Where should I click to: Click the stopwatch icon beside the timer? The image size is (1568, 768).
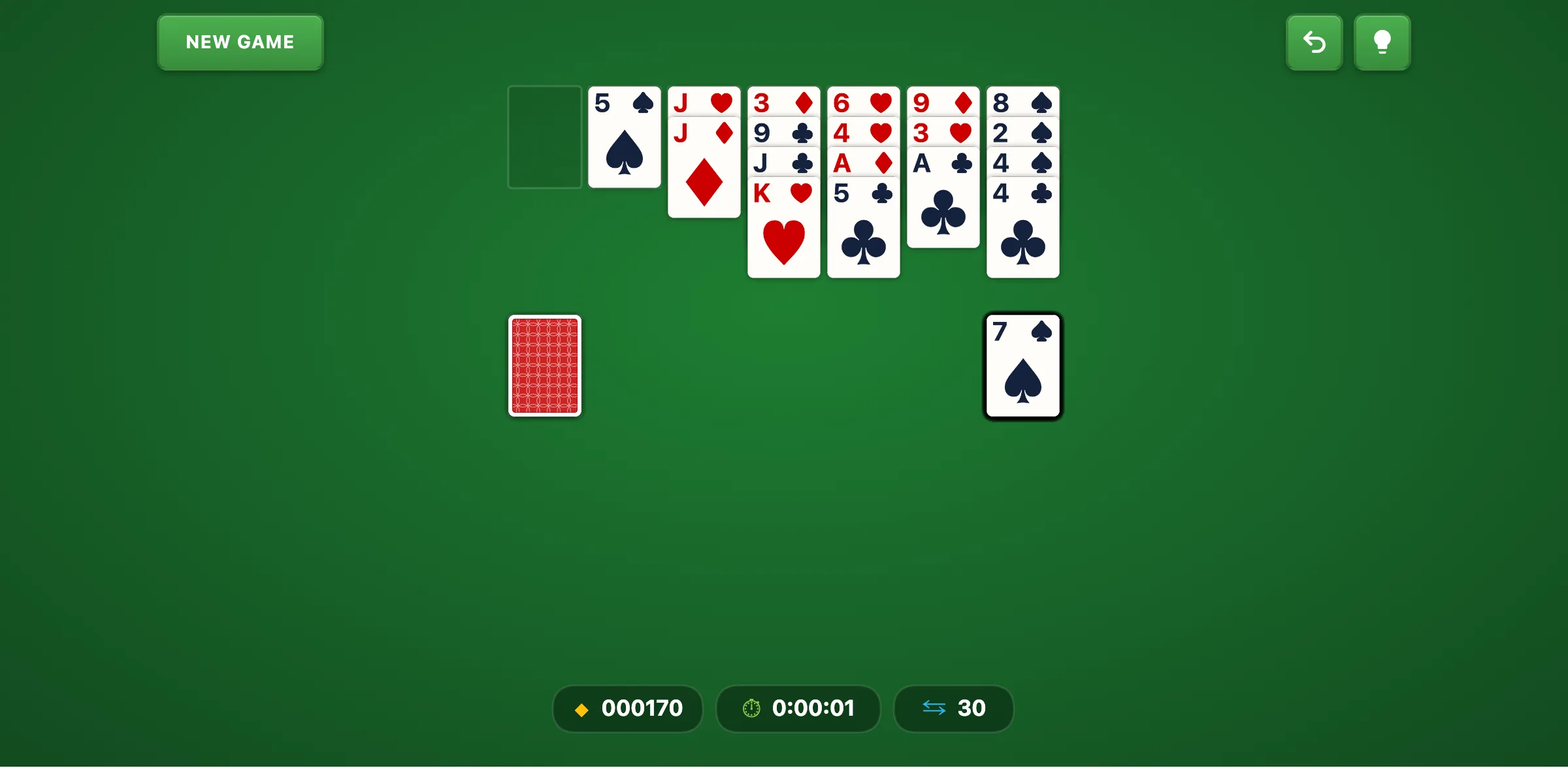click(751, 709)
